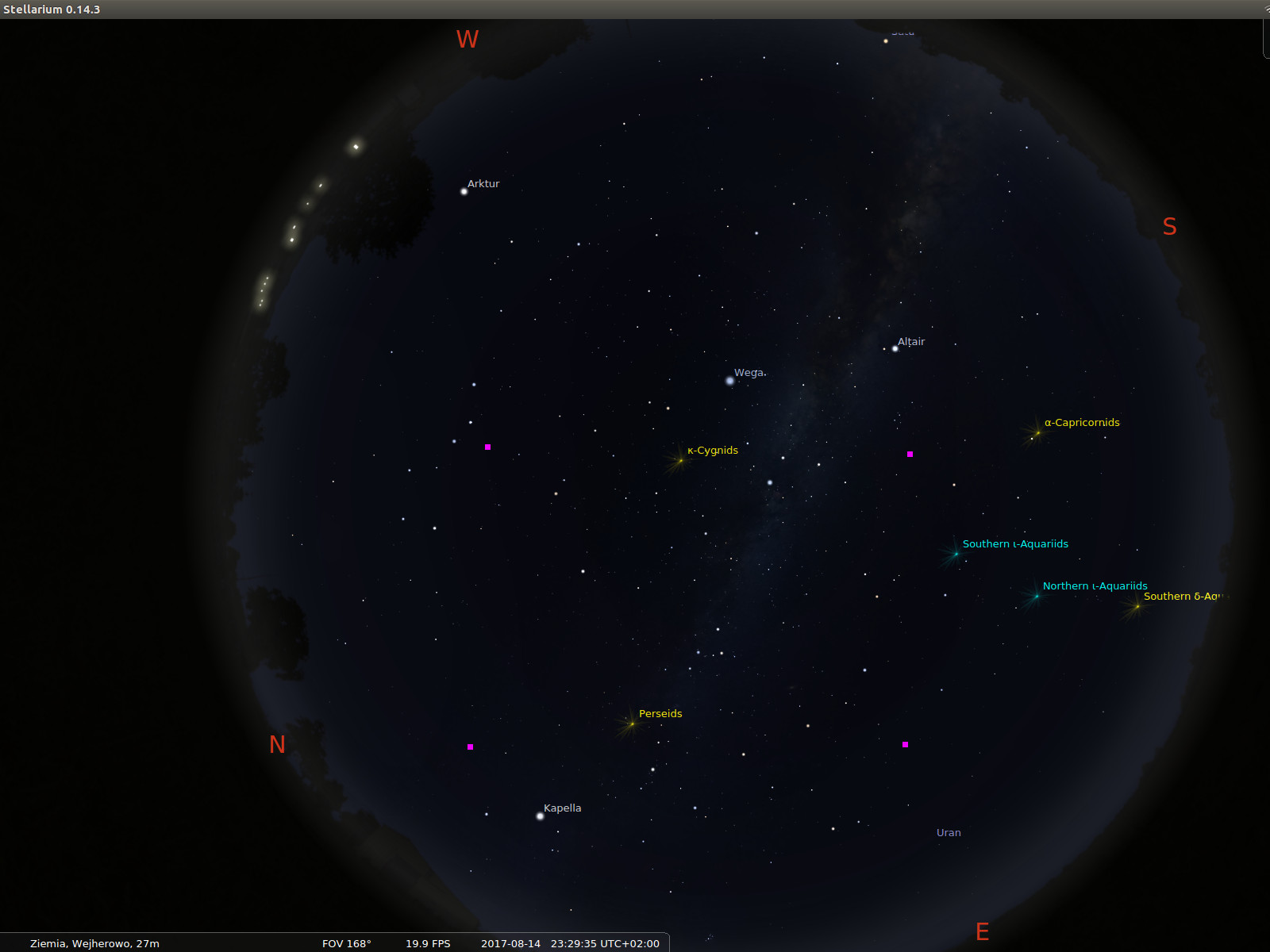
Task: Select the star labeled Altair
Action: click(x=895, y=348)
